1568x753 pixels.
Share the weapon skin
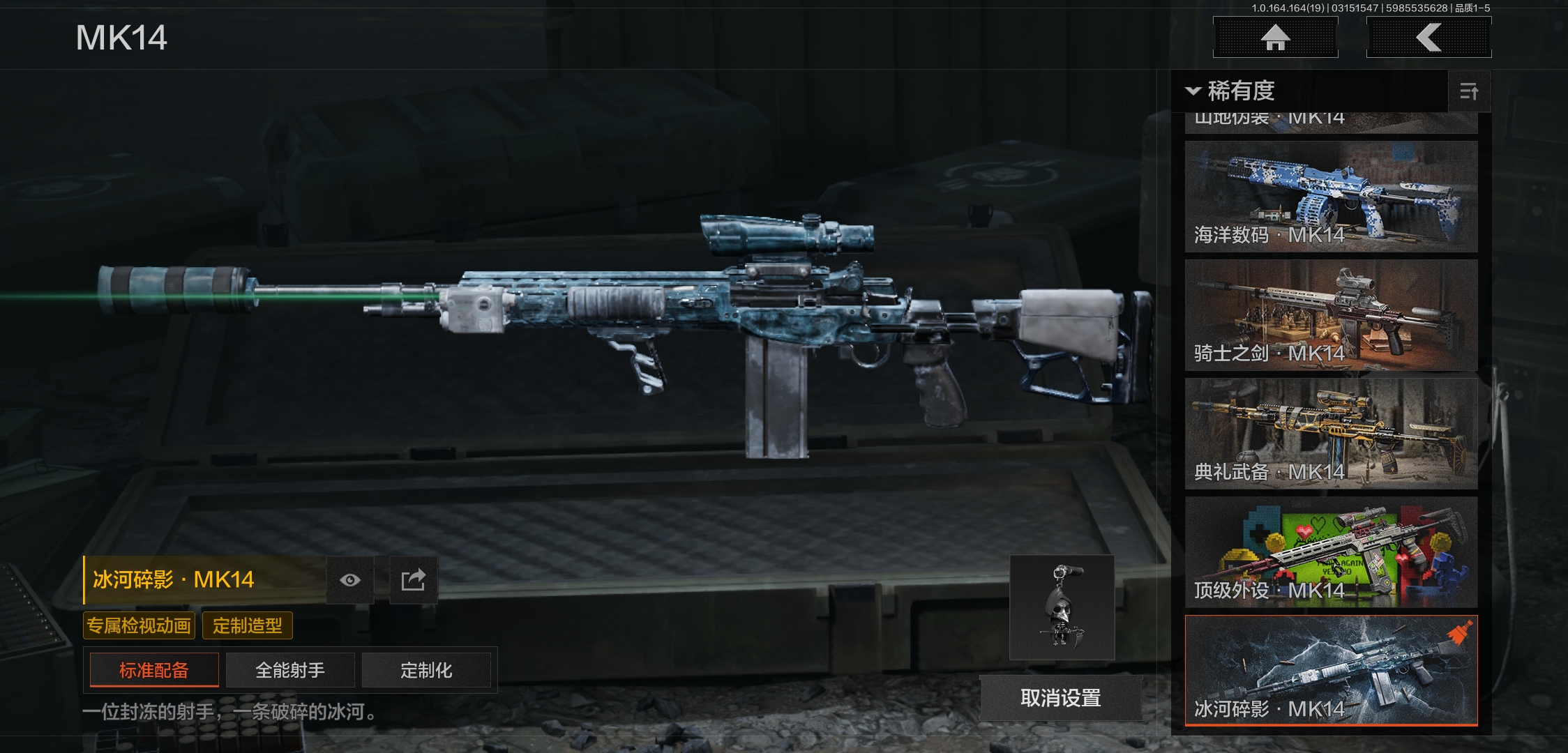[413, 580]
